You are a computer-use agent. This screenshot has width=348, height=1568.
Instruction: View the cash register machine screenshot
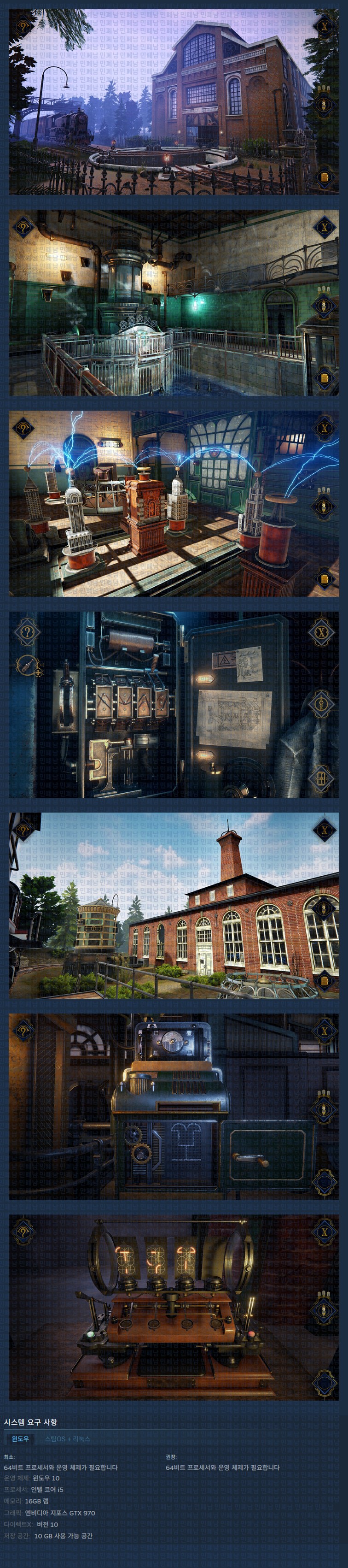pos(174,1106)
